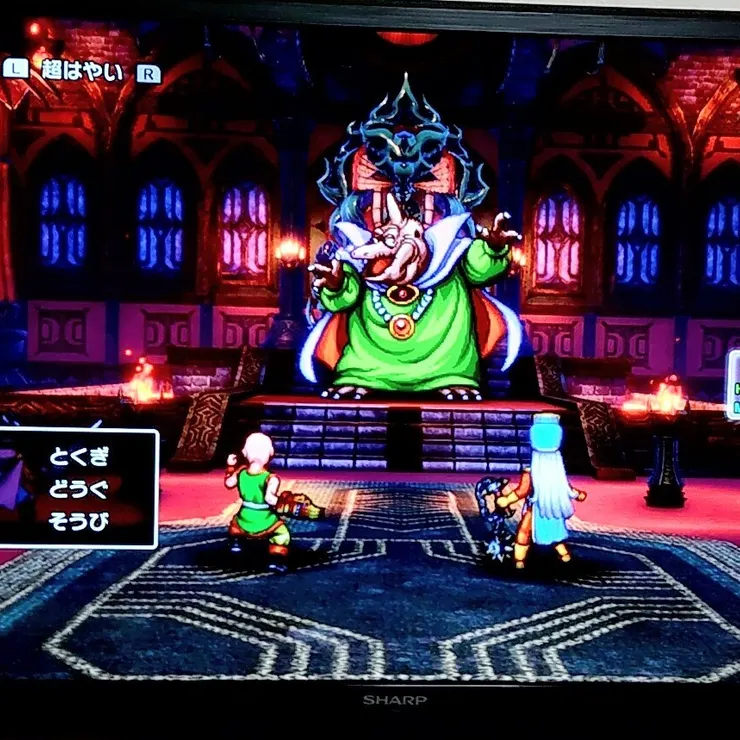
Task: Select the とくぎ command
Action: (x=79, y=457)
